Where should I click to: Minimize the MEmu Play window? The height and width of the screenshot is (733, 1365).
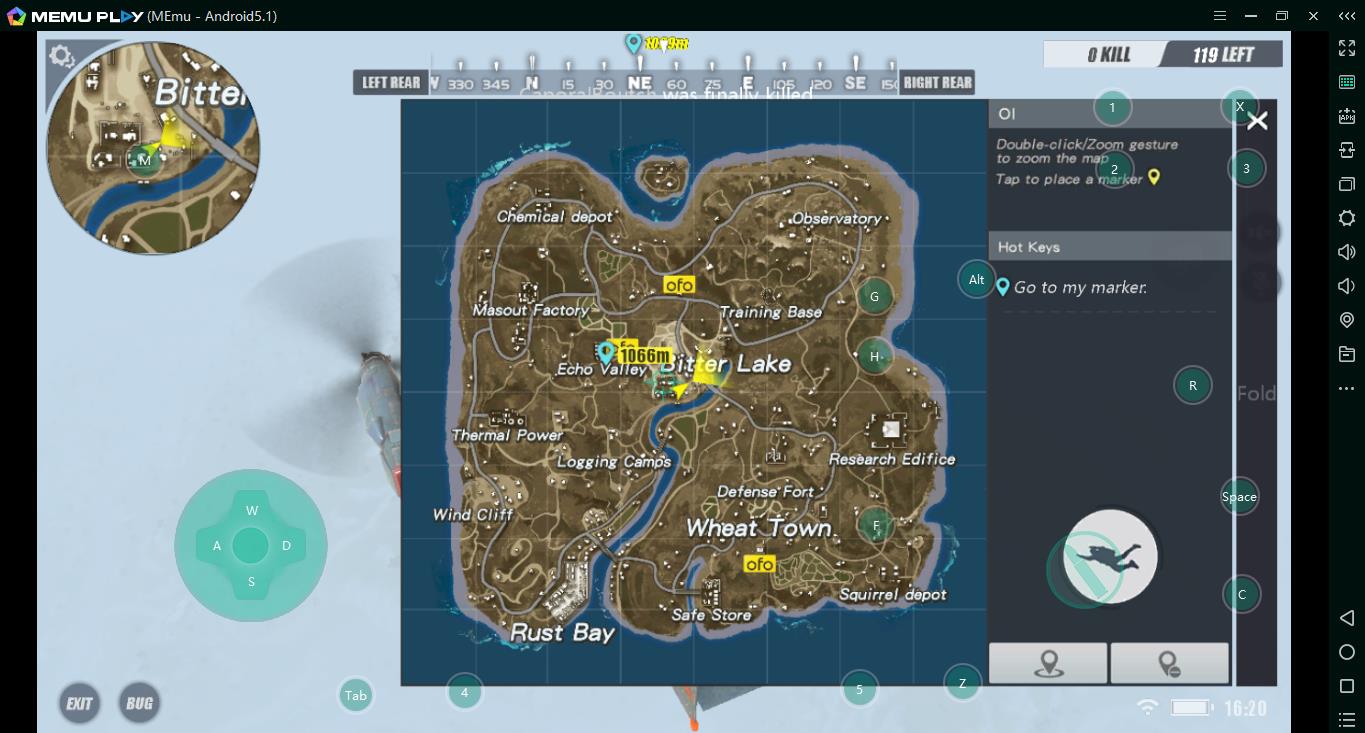(1251, 16)
